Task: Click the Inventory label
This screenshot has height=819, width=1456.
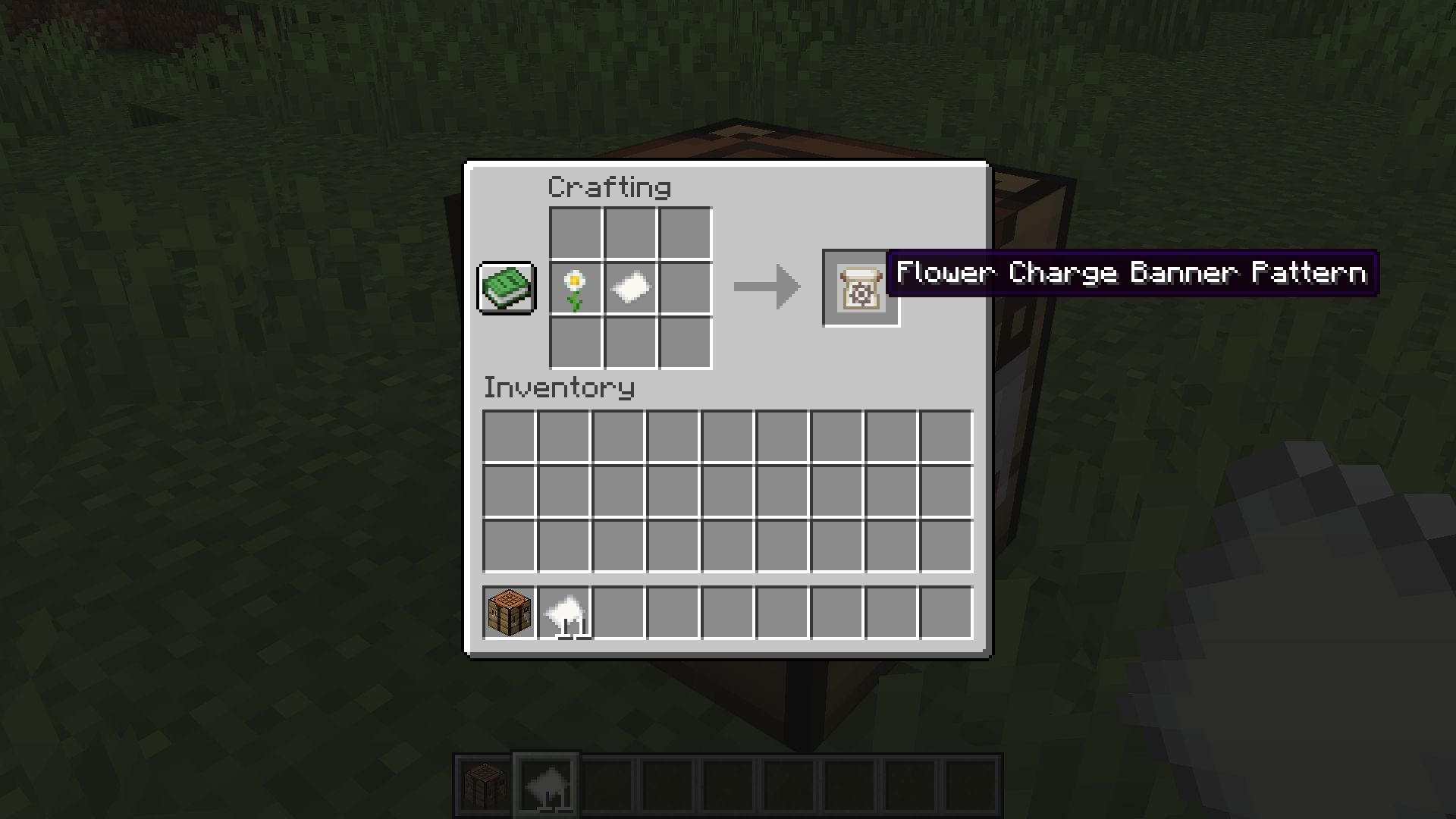Action: [x=559, y=388]
